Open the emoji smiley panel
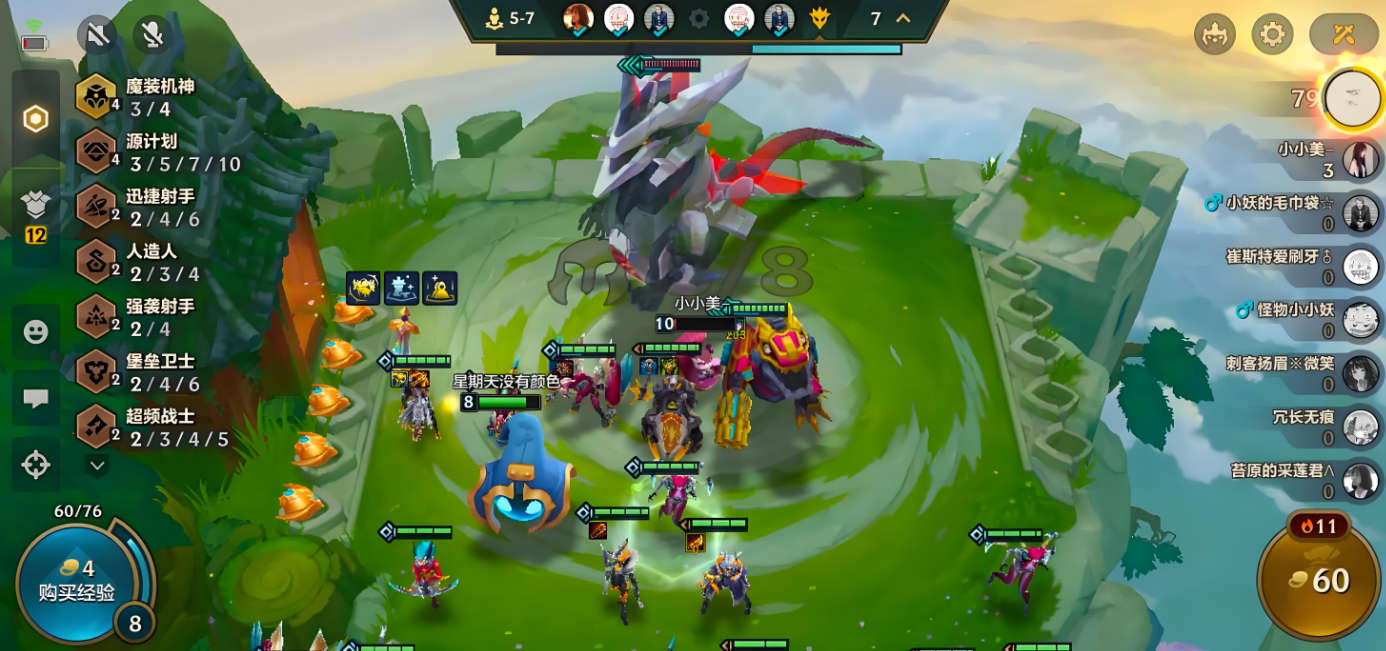1386x651 pixels. [x=36, y=332]
